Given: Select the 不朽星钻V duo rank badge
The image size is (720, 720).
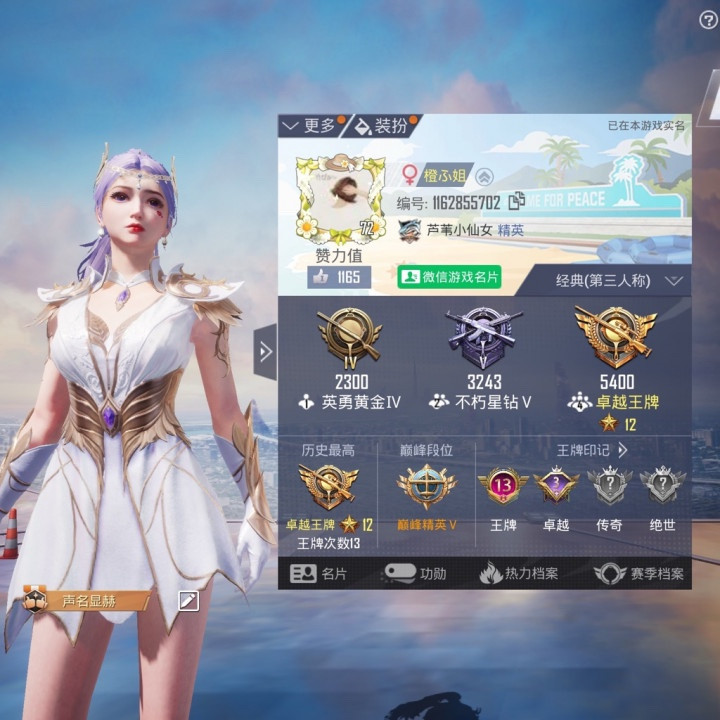Looking at the screenshot, I should pos(484,339).
